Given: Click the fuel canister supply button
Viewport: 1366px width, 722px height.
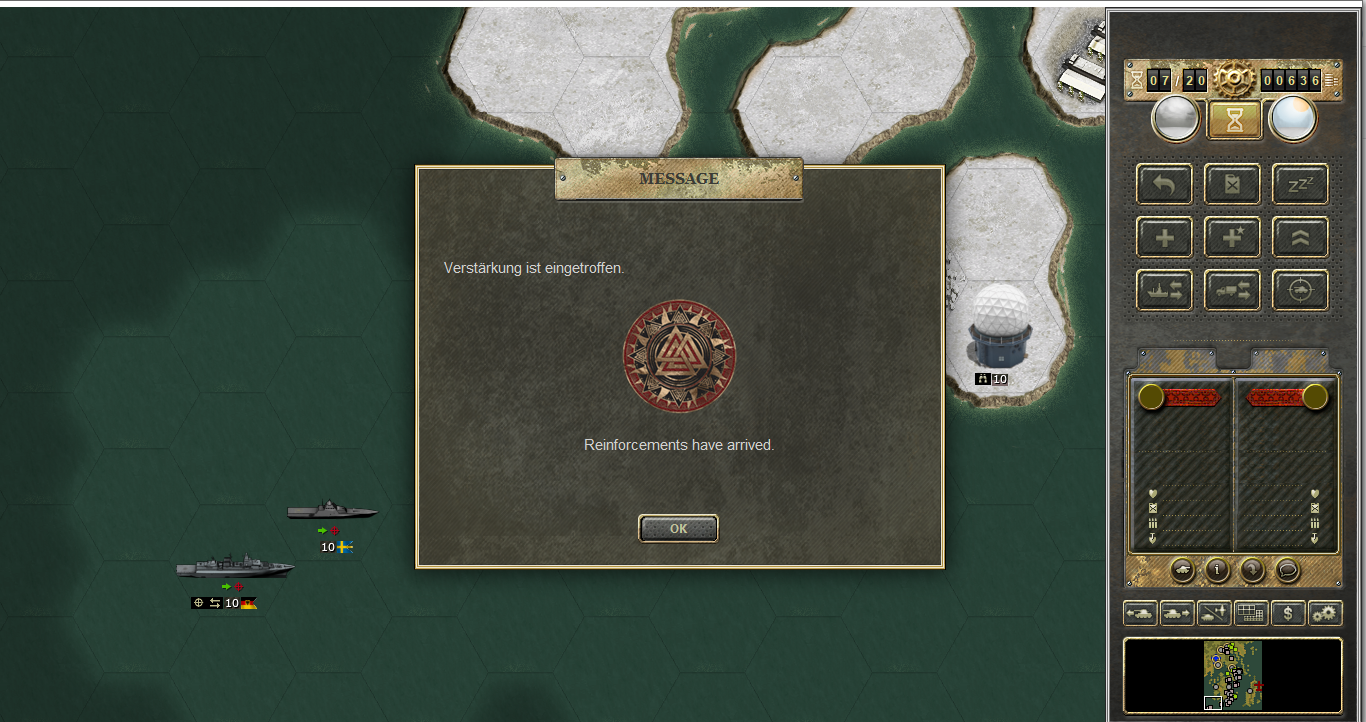Looking at the screenshot, I should tap(1232, 184).
